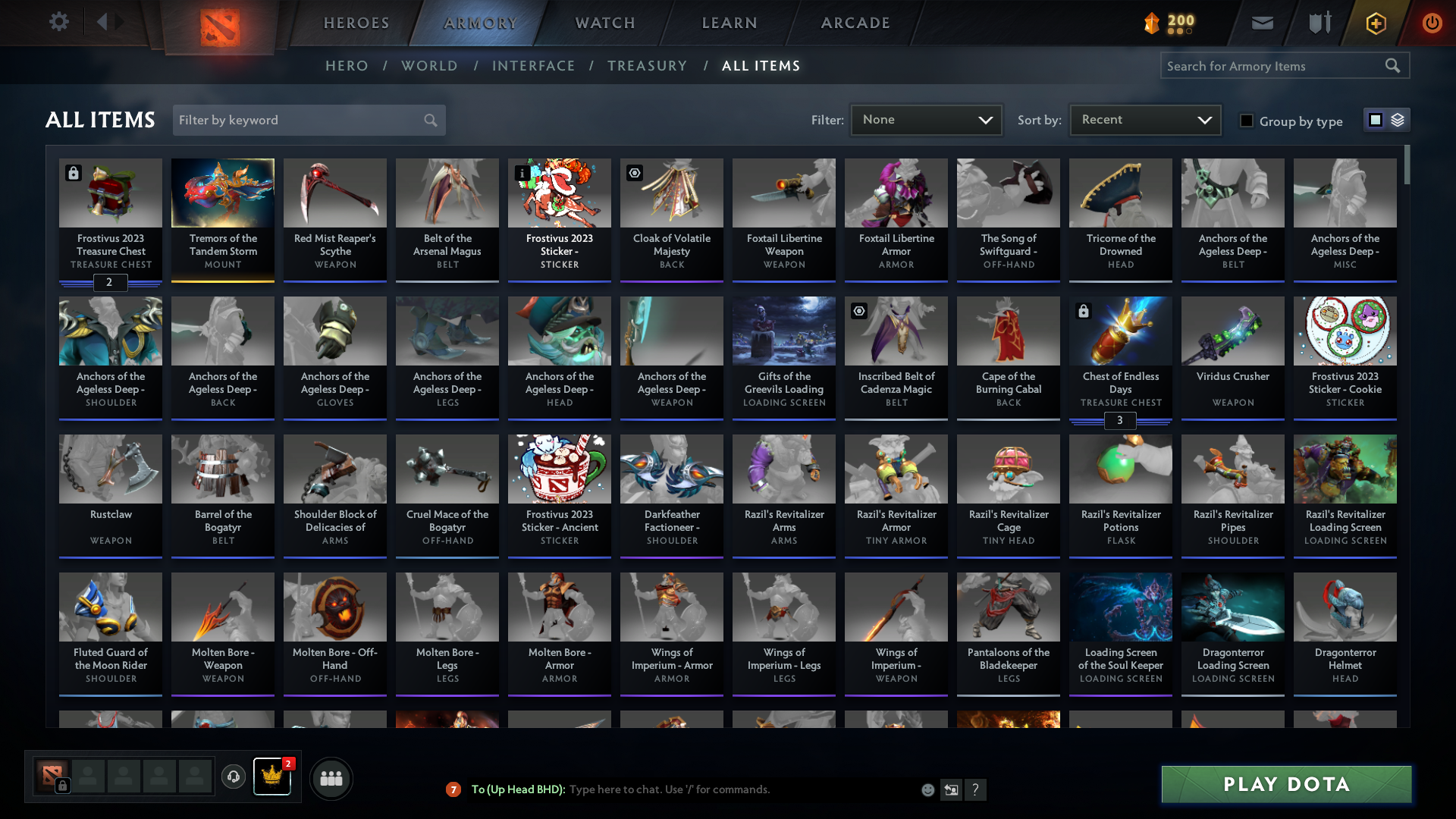Click the power/exit icon top right
Screen dimensions: 1456x819
pyautogui.click(x=1432, y=23)
